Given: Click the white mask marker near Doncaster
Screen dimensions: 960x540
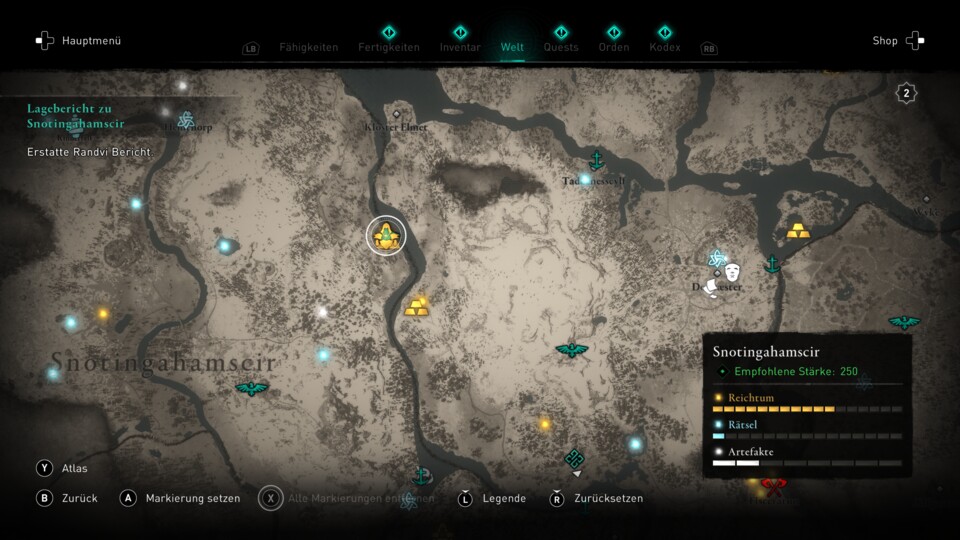Looking at the screenshot, I should click(732, 272).
